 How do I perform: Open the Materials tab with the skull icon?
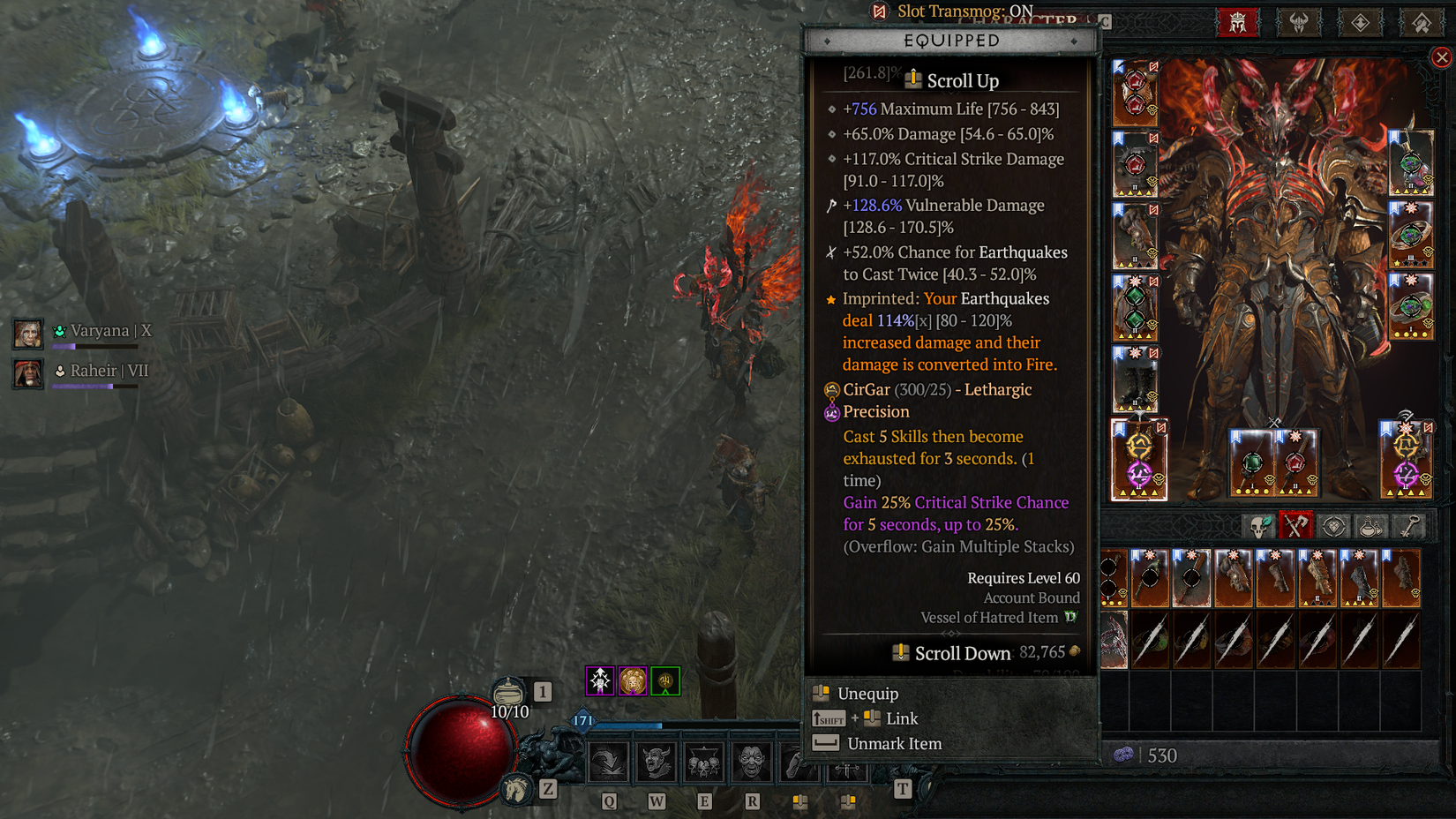(1258, 525)
